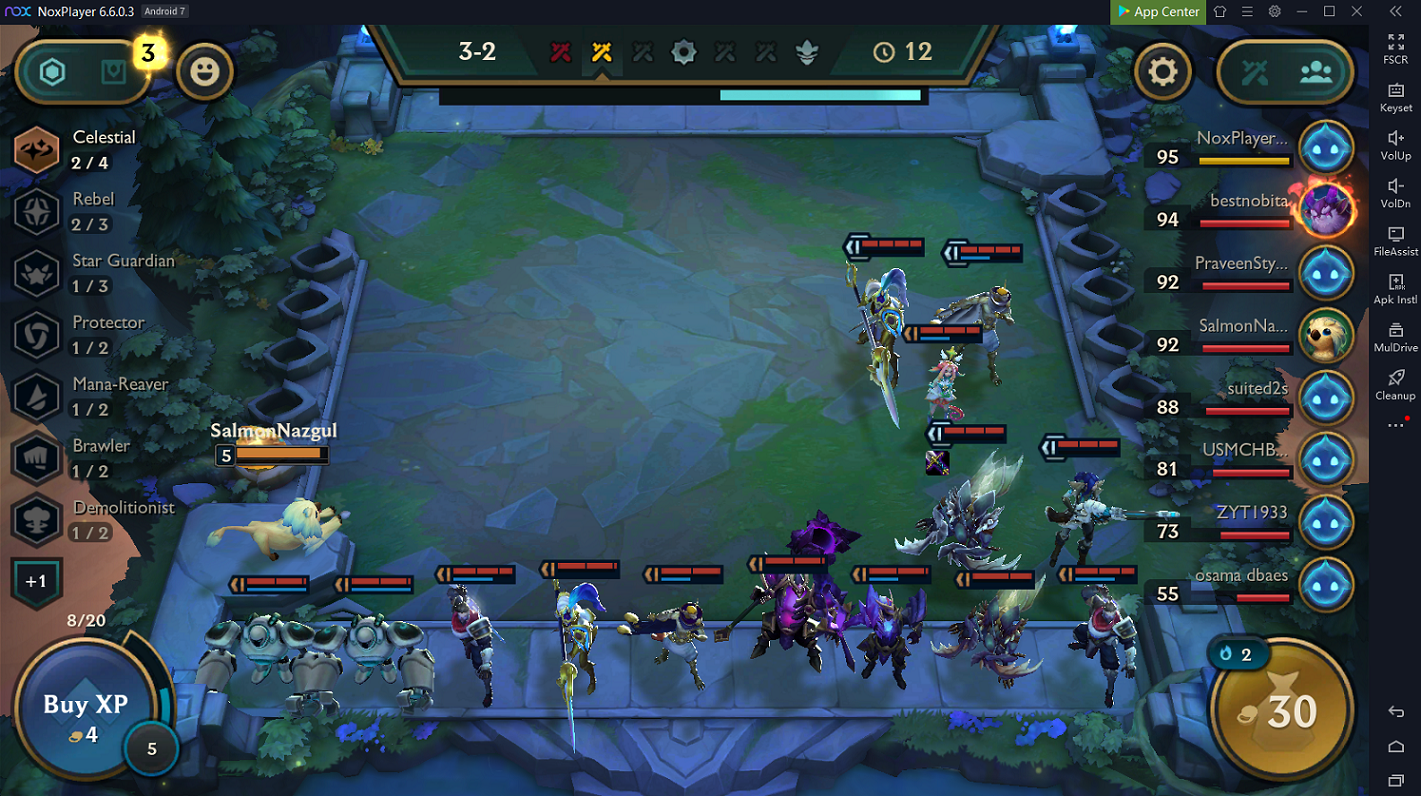Toggle the combat and players panel
The height and width of the screenshot is (796, 1421).
click(x=1284, y=71)
